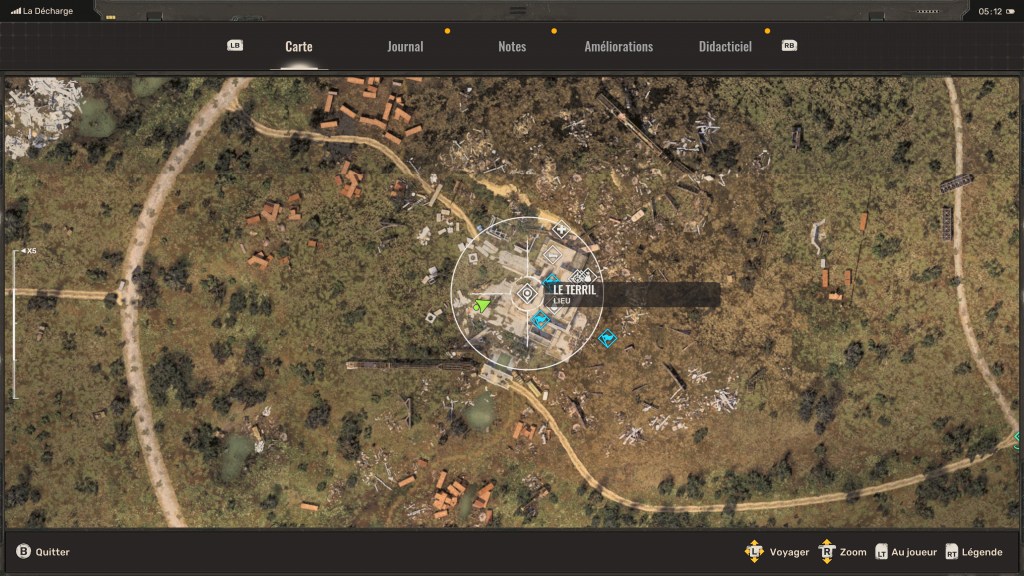Select the medical cross map marker
Viewport: 1024px width, 576px height.
pyautogui.click(x=560, y=231)
